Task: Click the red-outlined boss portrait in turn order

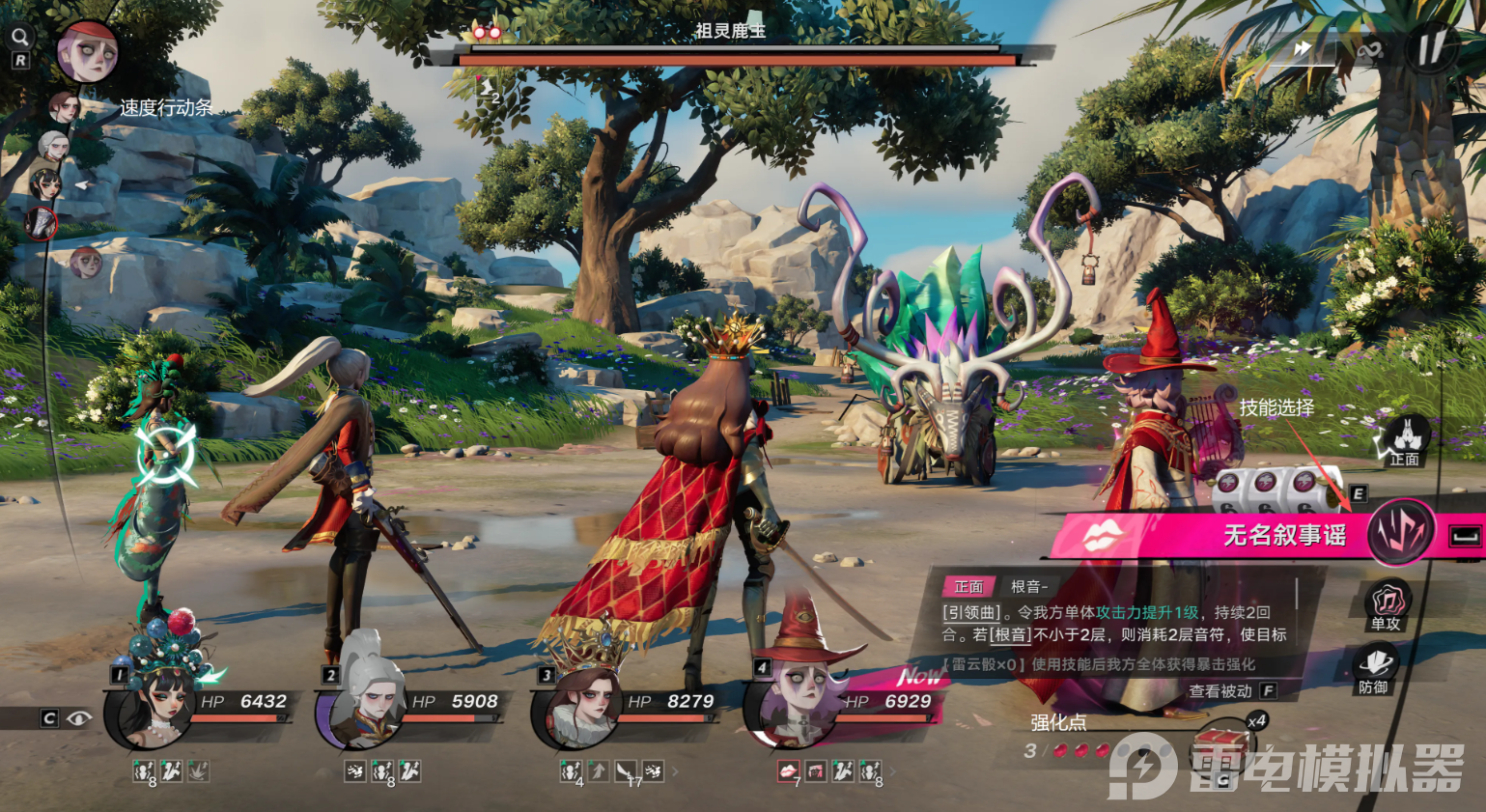Action: [x=42, y=223]
